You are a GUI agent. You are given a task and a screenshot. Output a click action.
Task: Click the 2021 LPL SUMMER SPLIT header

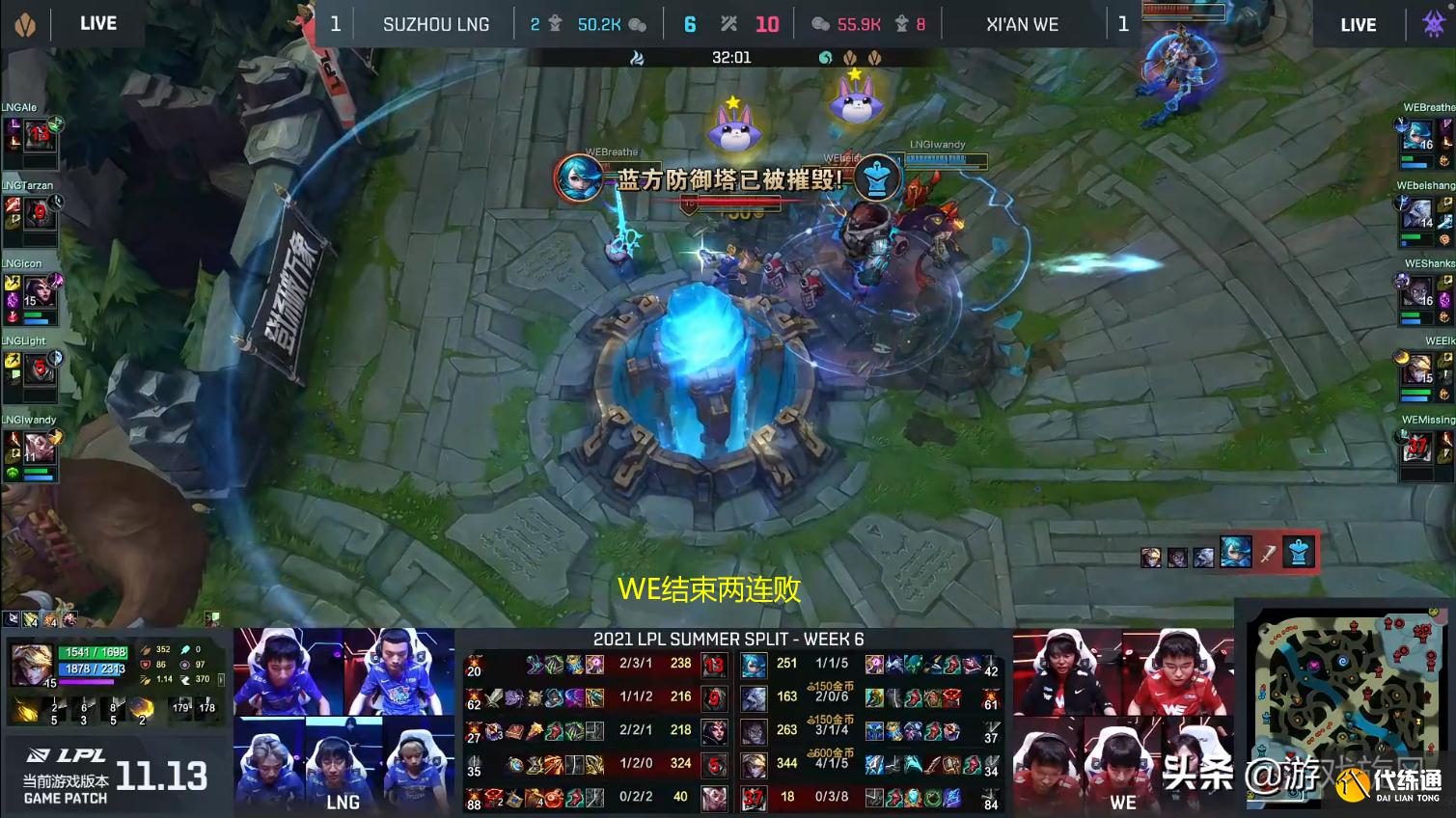pyautogui.click(x=728, y=640)
